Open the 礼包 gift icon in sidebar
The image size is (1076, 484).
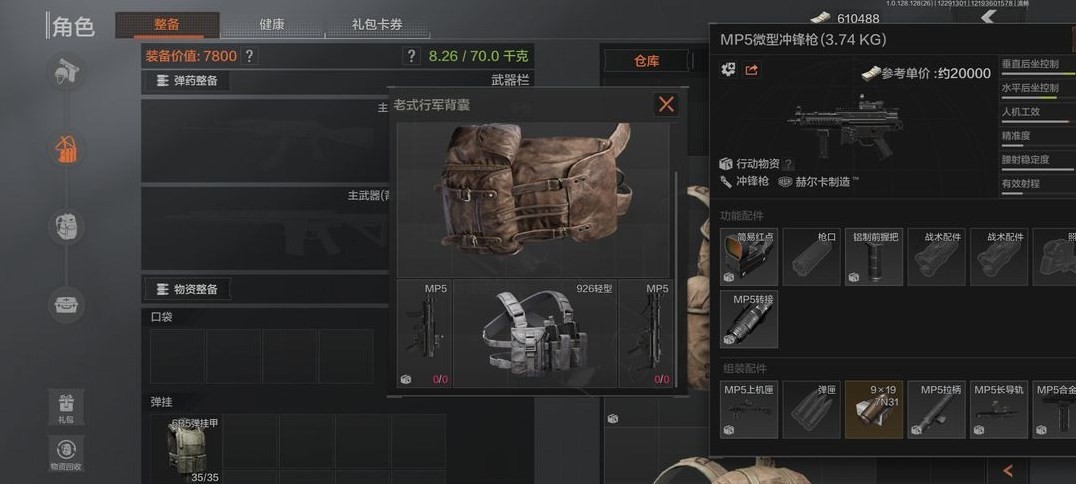[x=66, y=406]
